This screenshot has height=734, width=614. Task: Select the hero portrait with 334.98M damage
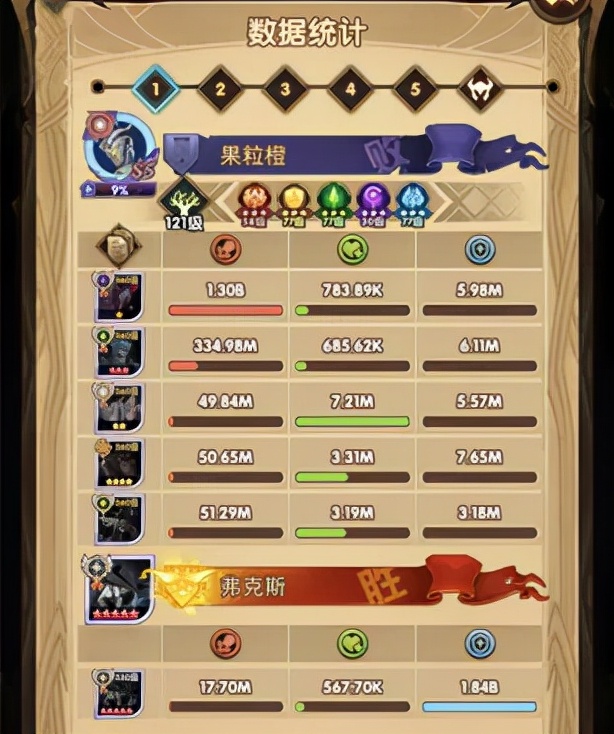[x=119, y=353]
